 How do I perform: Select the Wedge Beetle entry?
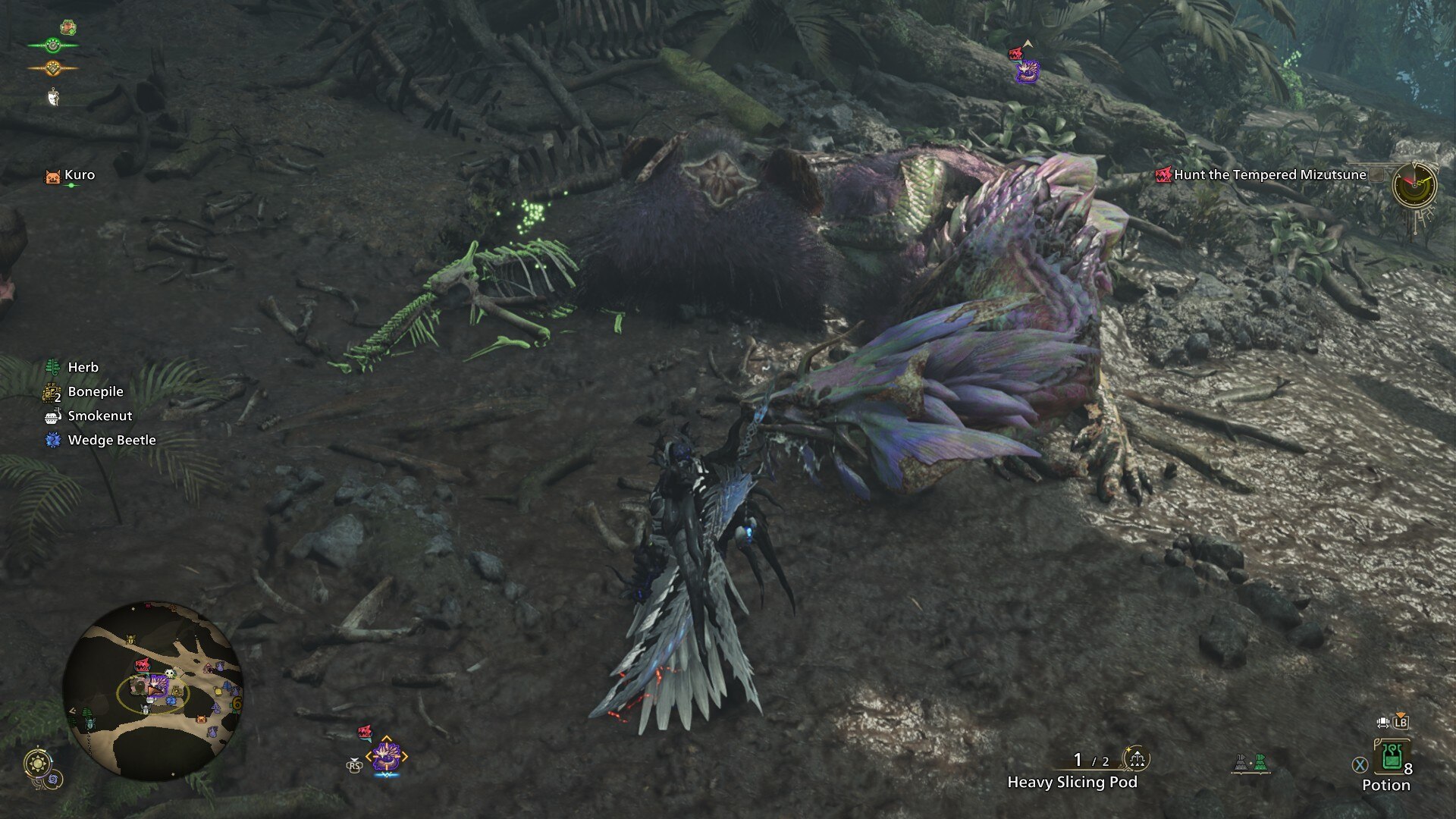111,440
